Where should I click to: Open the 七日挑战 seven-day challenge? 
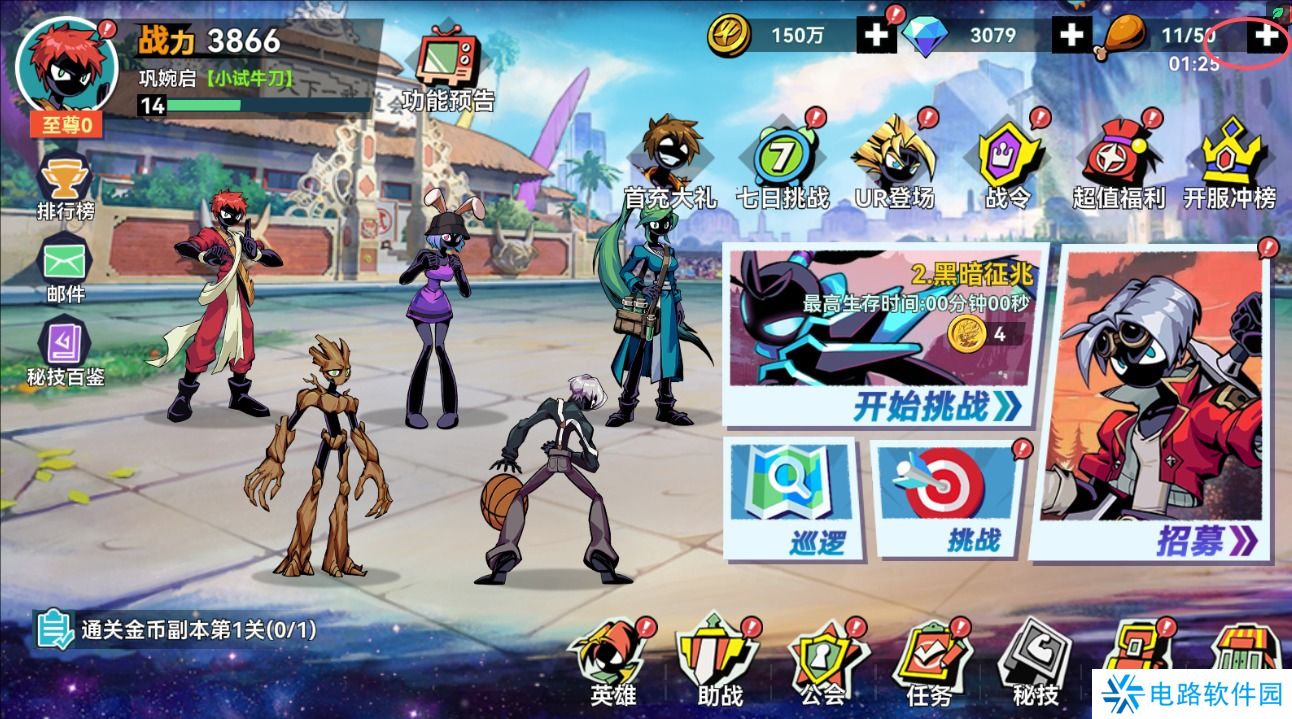(782, 163)
